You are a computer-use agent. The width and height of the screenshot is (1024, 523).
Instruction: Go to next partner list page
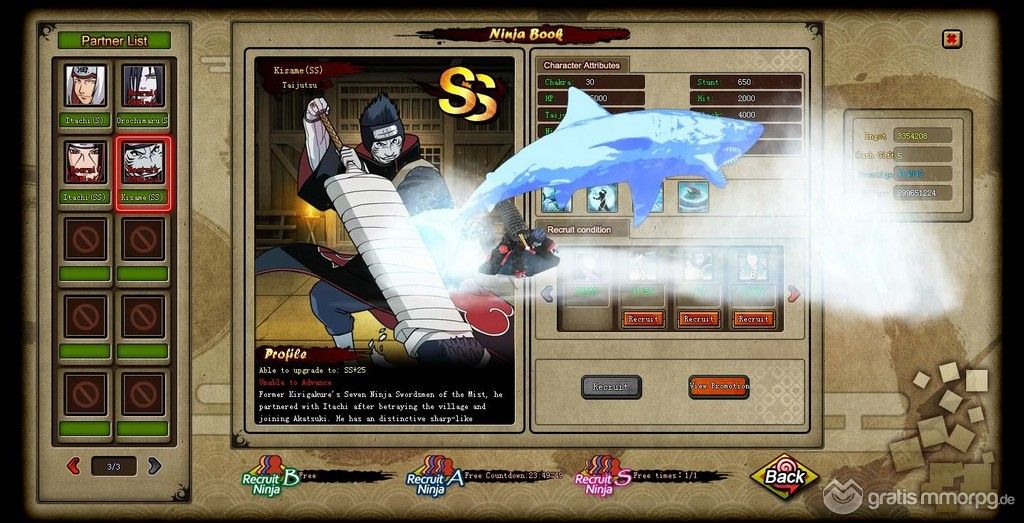[x=154, y=465]
